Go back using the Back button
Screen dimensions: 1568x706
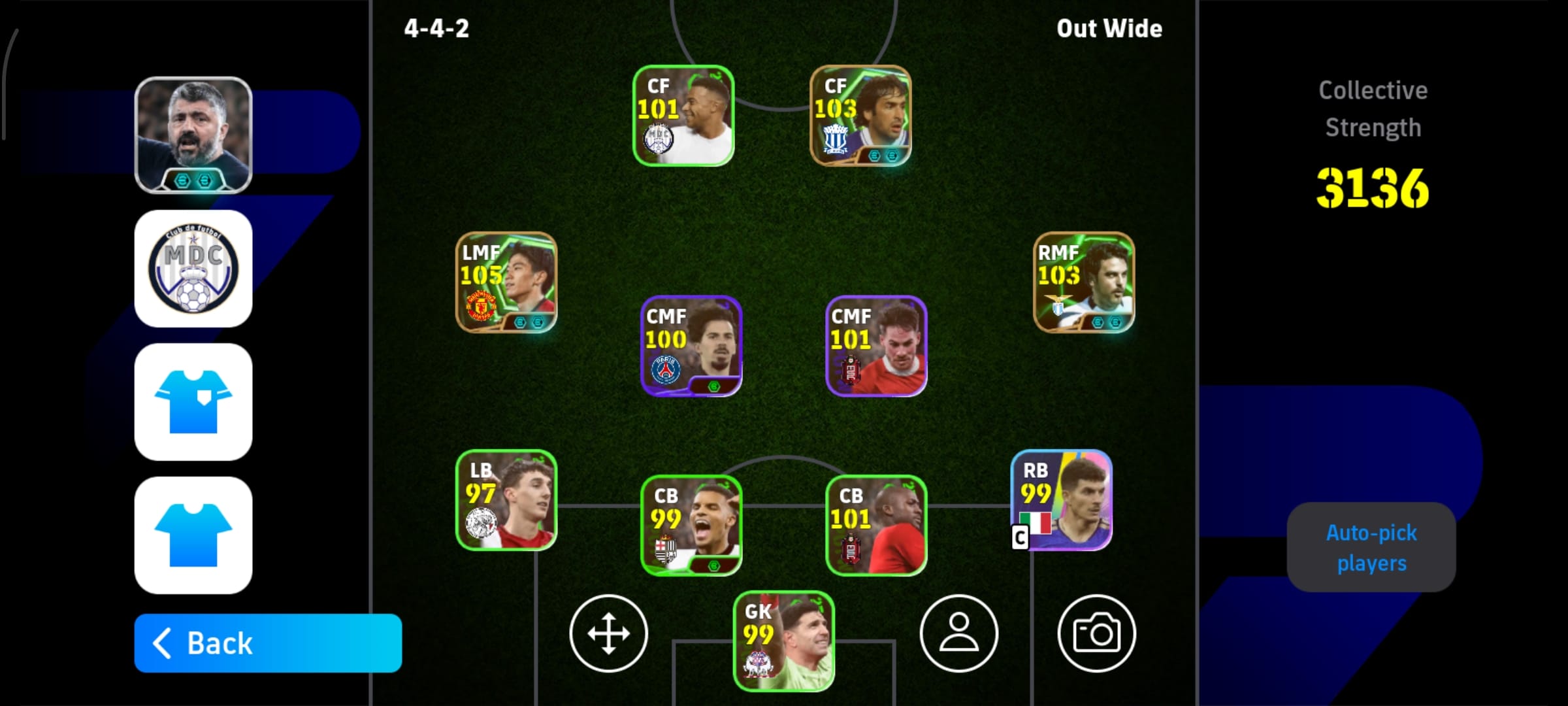tap(268, 643)
